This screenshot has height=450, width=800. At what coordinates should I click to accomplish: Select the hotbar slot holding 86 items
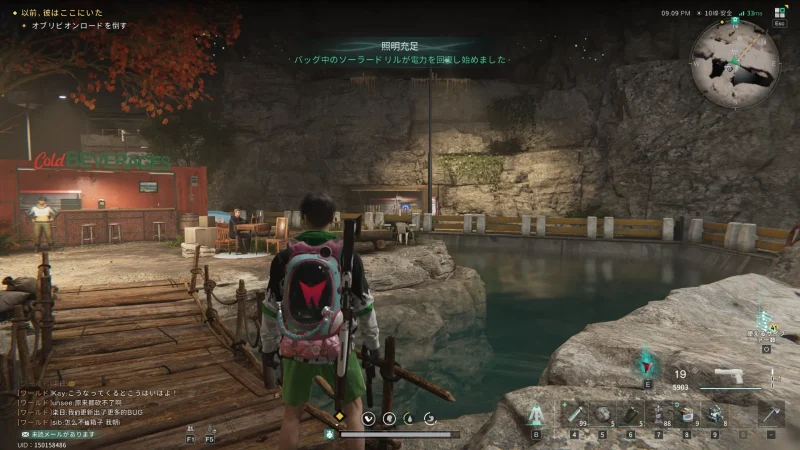[x=659, y=414]
